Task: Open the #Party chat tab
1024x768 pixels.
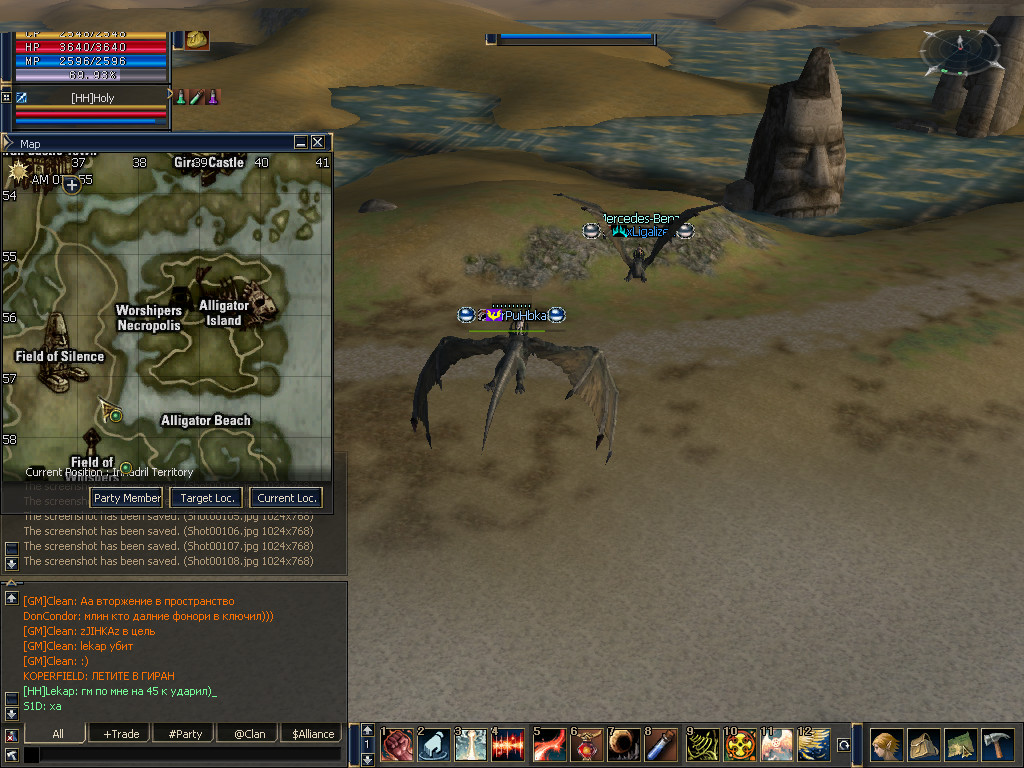Action: click(185, 734)
